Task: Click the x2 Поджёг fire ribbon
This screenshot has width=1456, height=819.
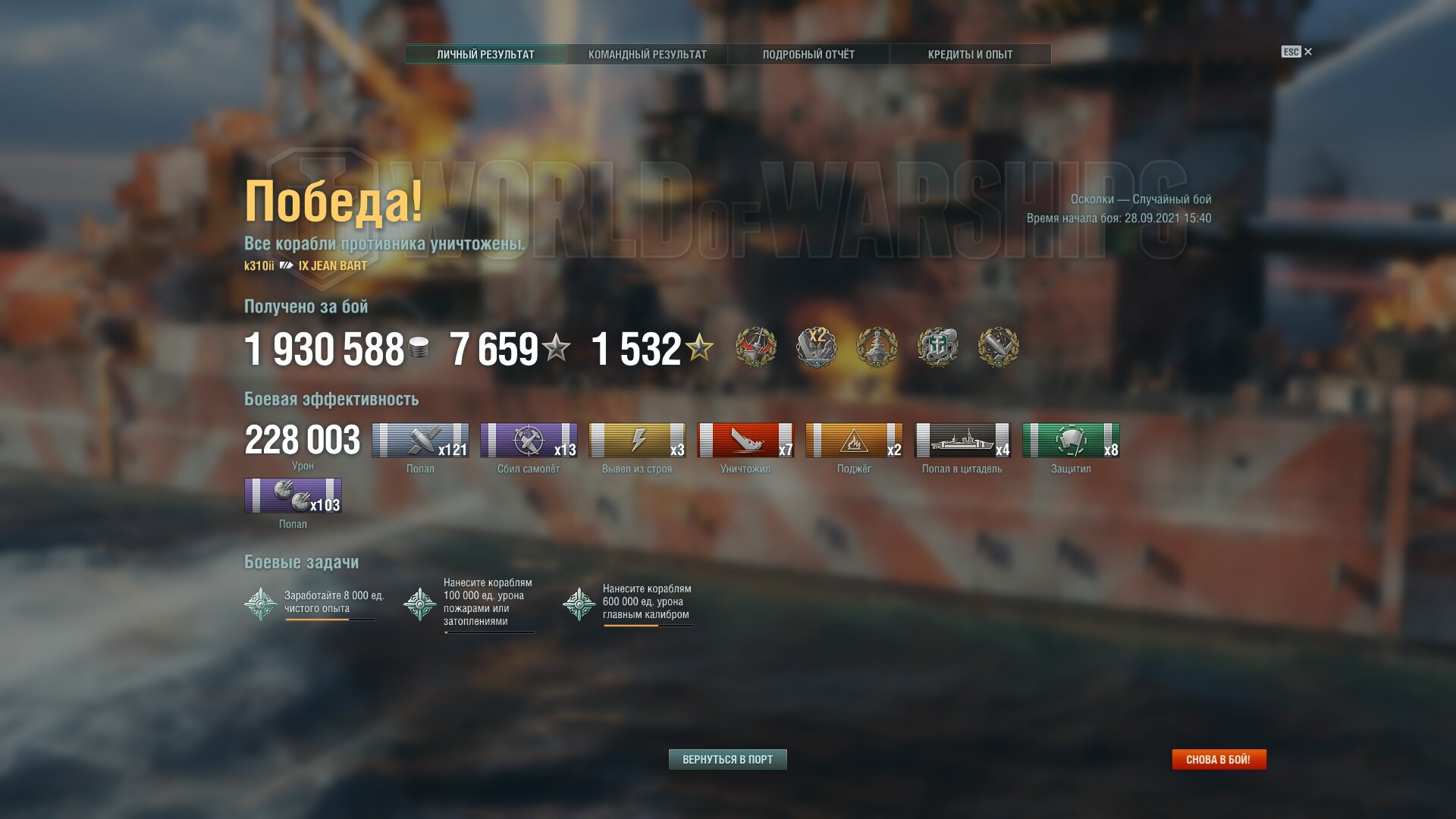Action: pos(854,441)
